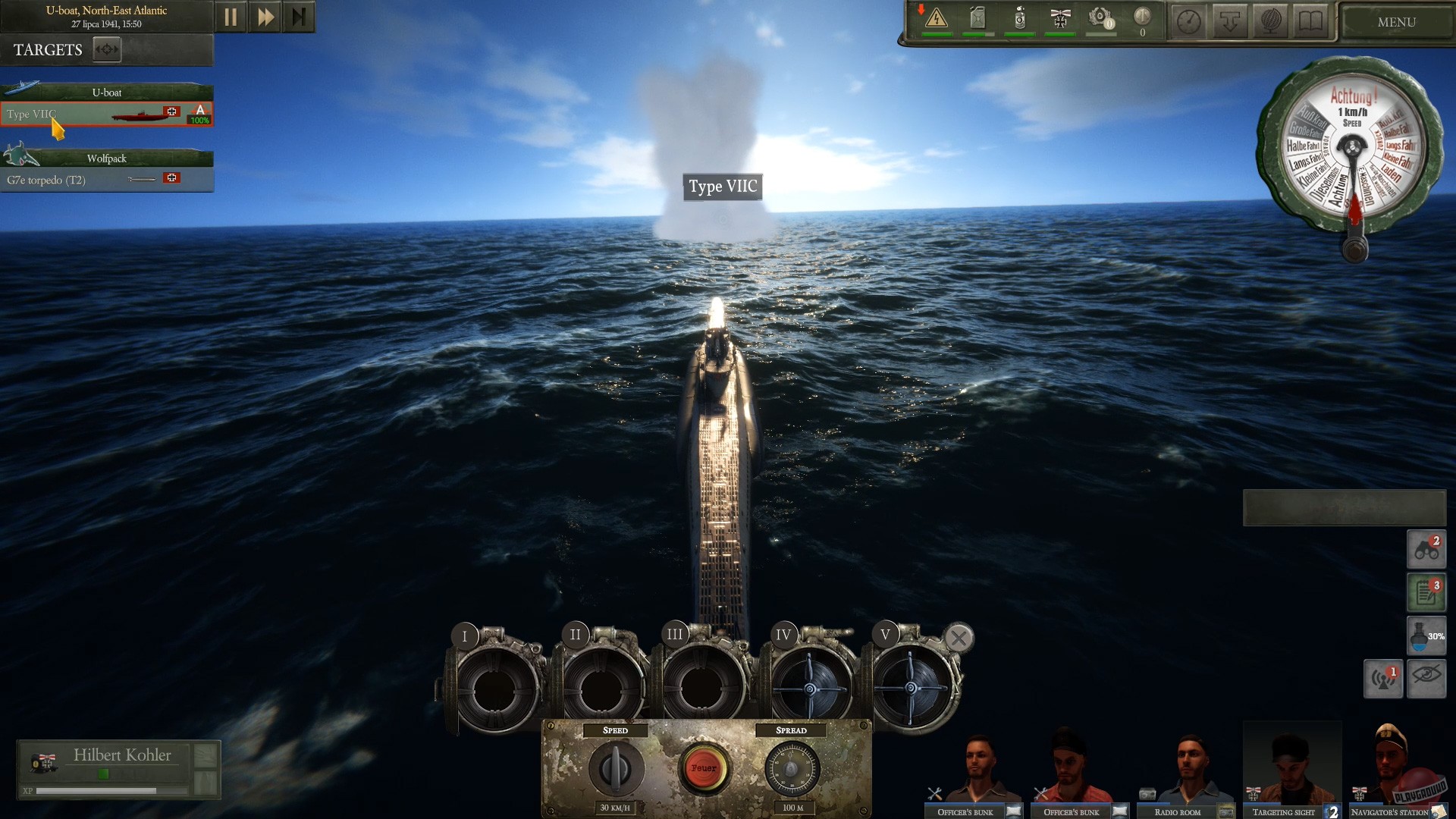
Task: Check the fuel canister supply indicator
Action: pyautogui.click(x=977, y=19)
